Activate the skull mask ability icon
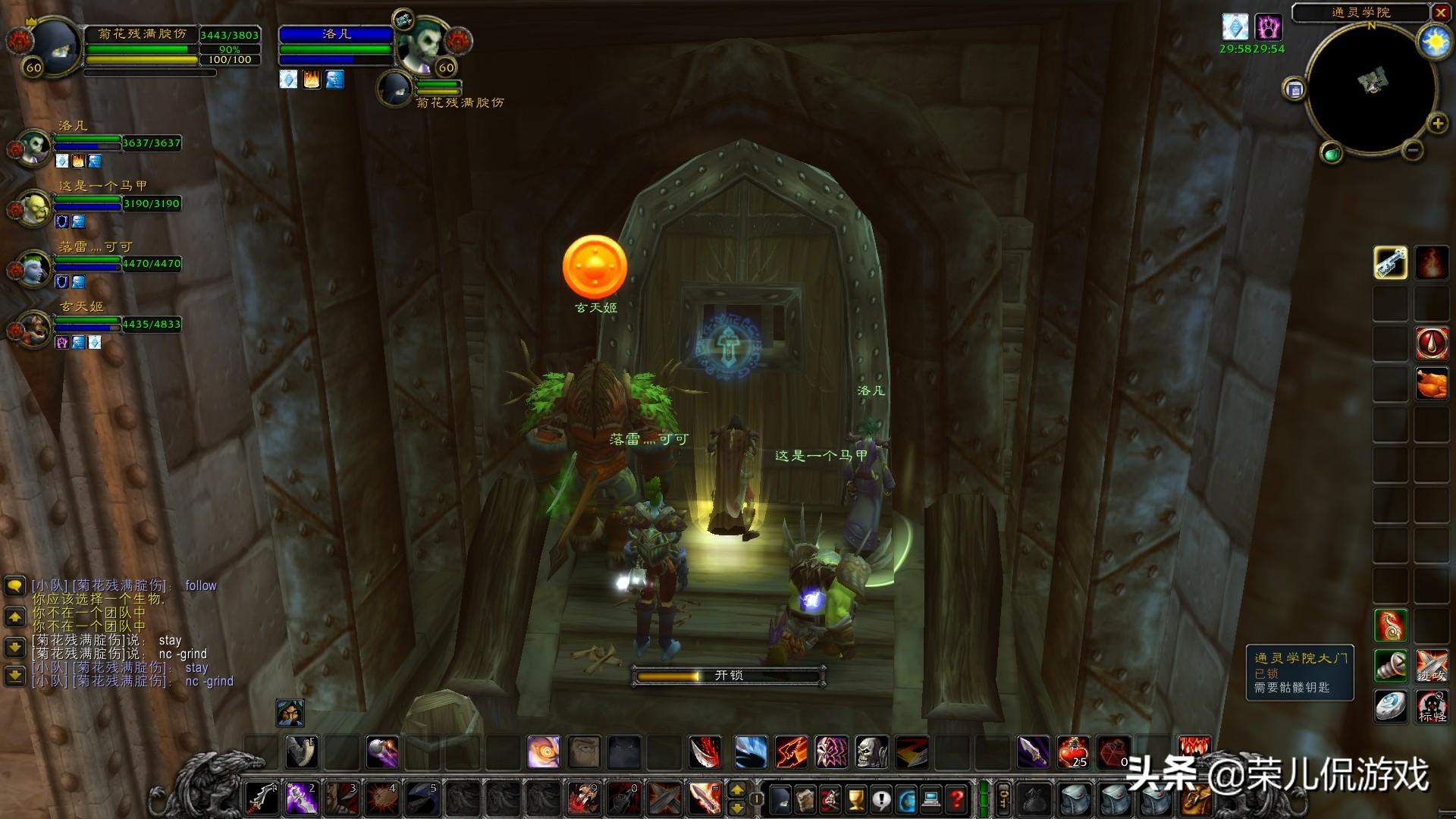Viewport: 1456px width, 819px height. 871,752
